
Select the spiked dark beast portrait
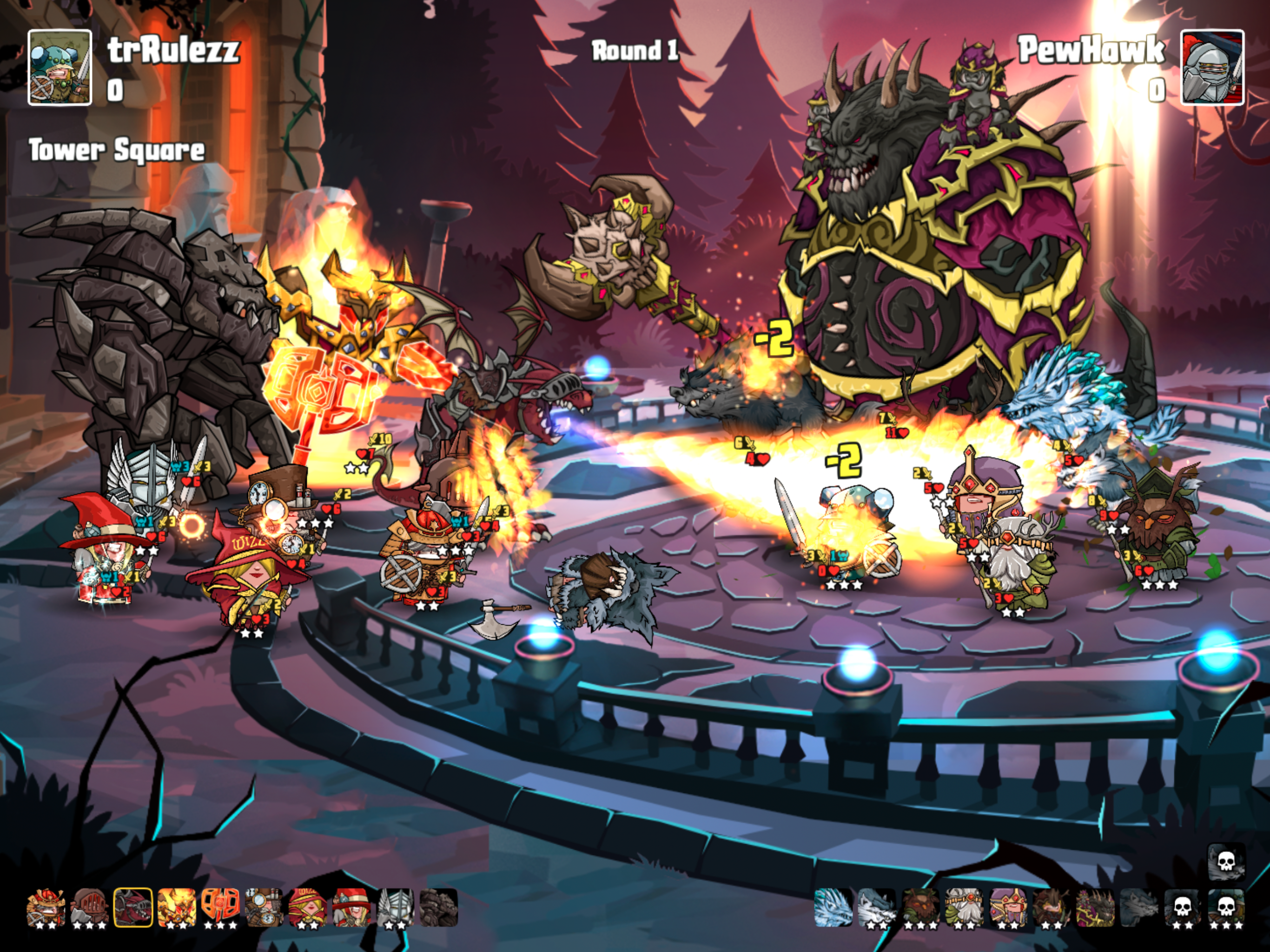point(1095,907)
